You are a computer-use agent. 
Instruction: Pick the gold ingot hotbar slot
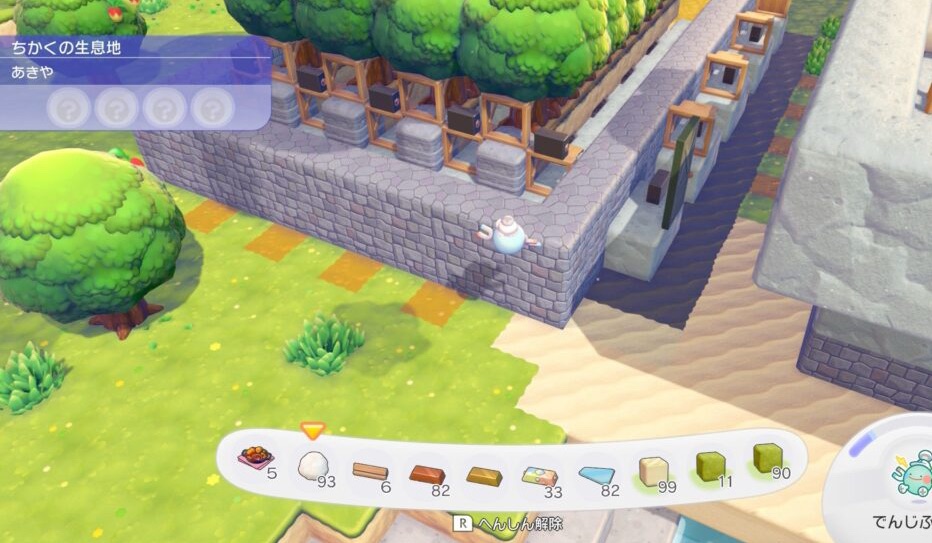pos(485,475)
